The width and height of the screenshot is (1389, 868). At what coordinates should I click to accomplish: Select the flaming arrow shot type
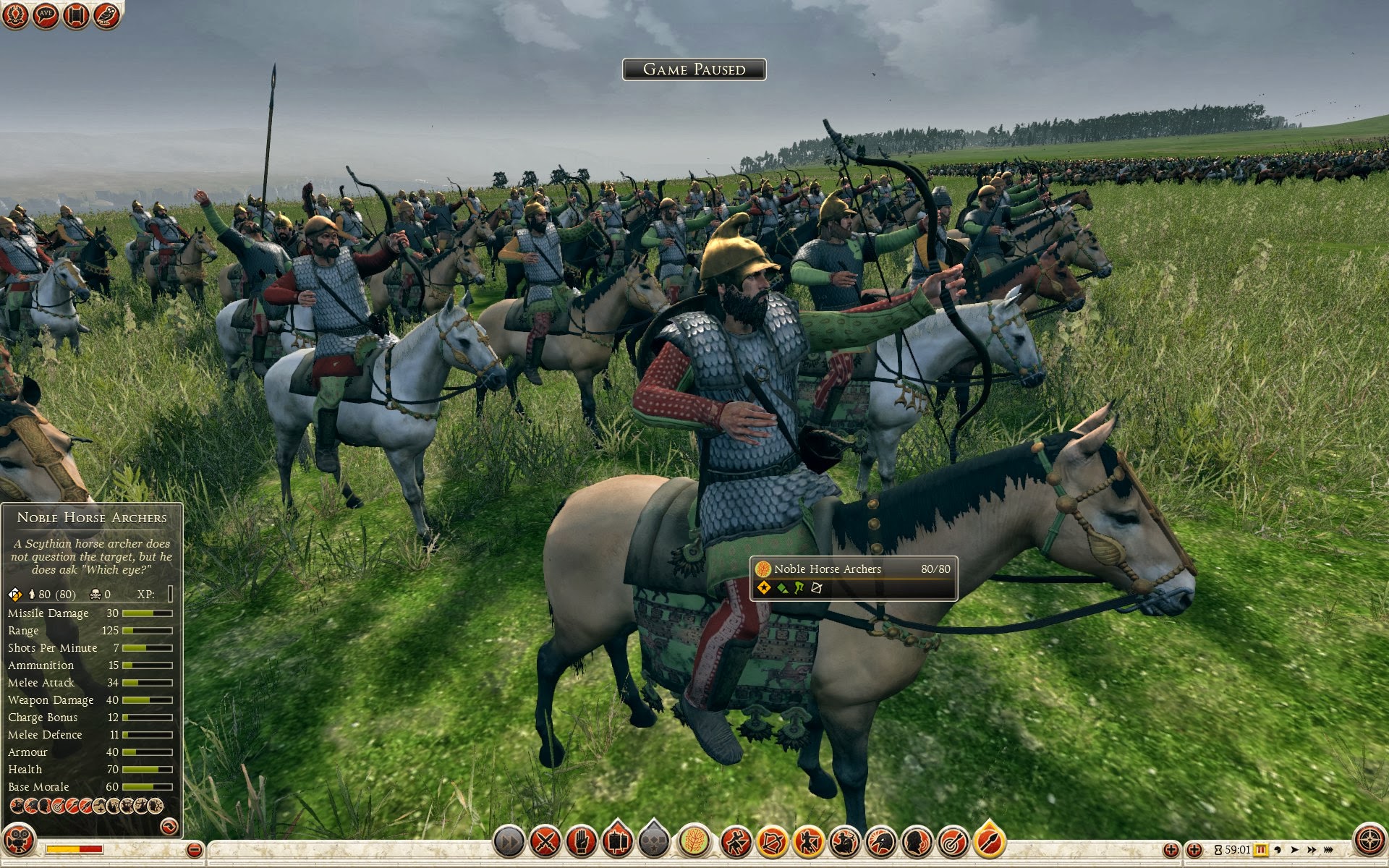coord(989,842)
